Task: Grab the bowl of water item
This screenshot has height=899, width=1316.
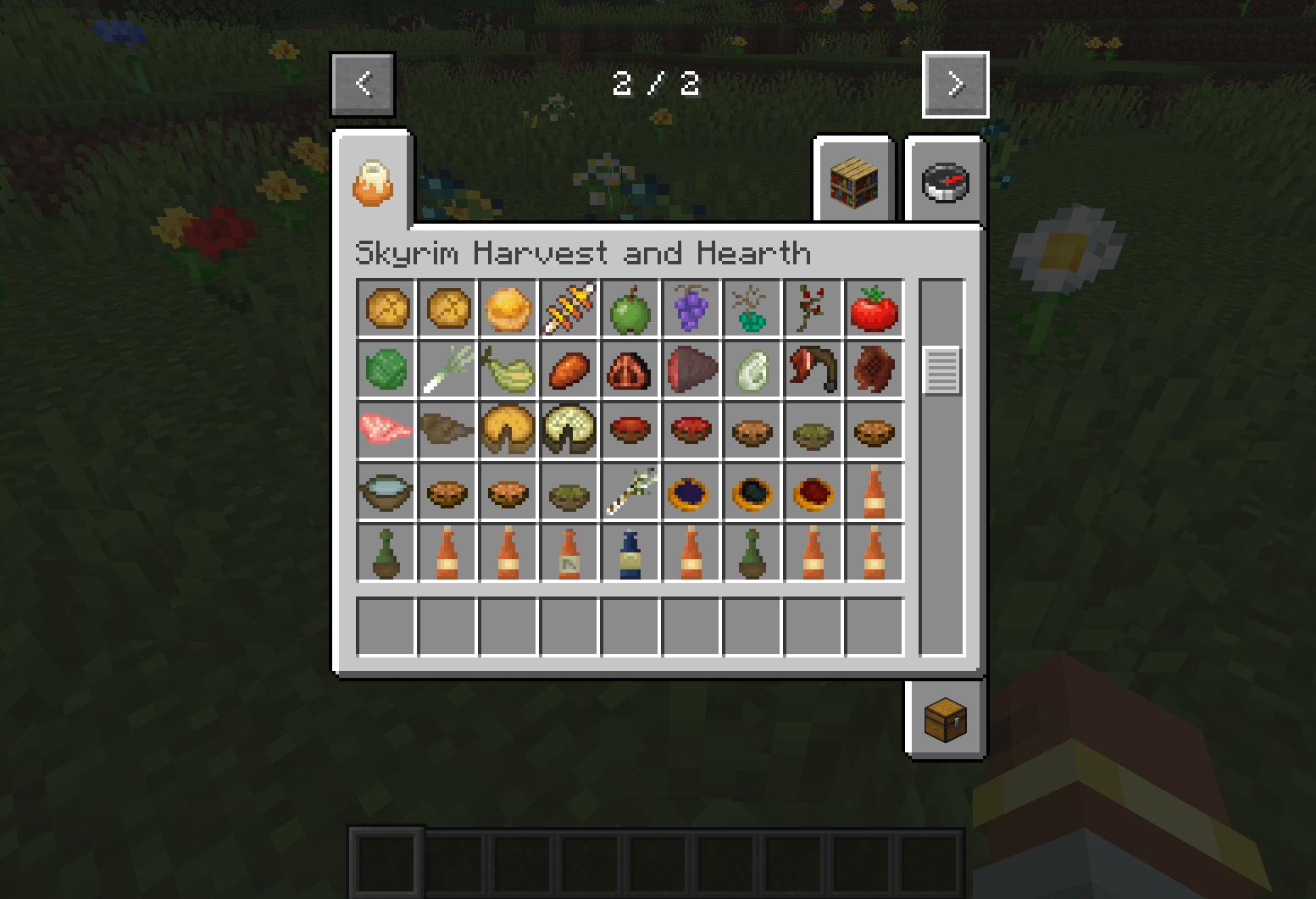Action: pos(386,492)
